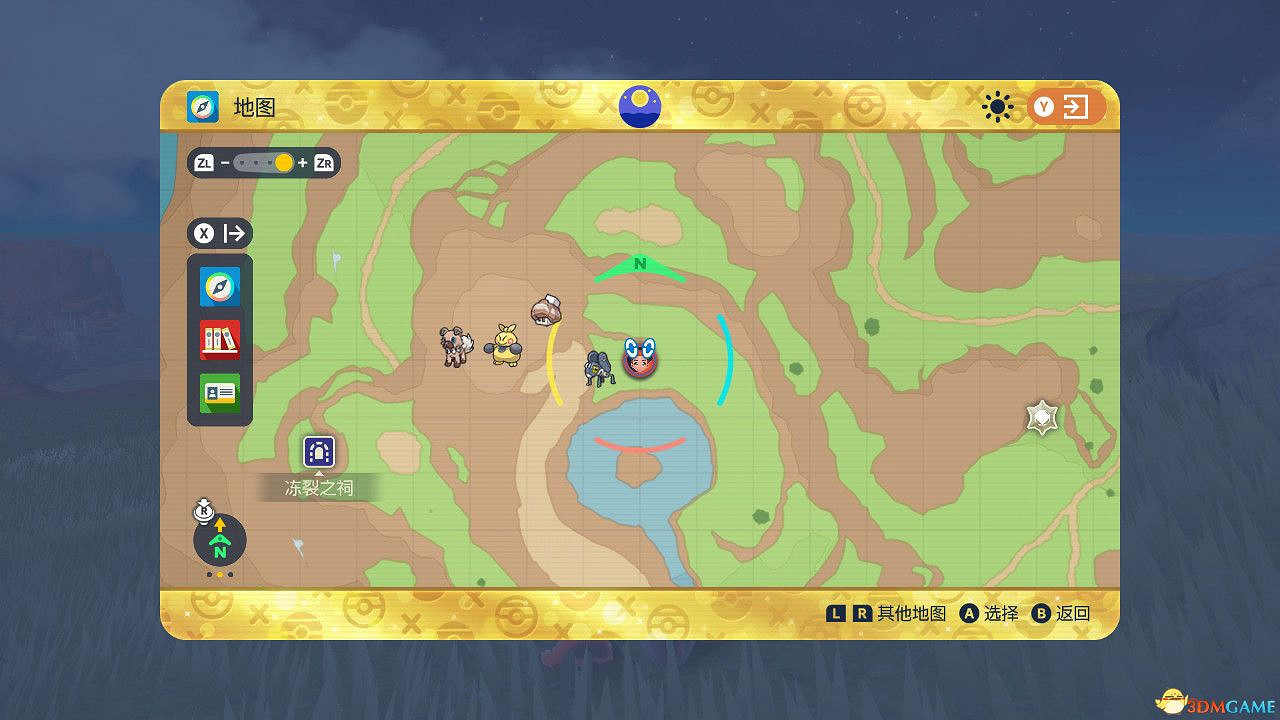Image resolution: width=1280 pixels, height=720 pixels.
Task: Click the sun weather icon in the title bar
Action: click(997, 107)
